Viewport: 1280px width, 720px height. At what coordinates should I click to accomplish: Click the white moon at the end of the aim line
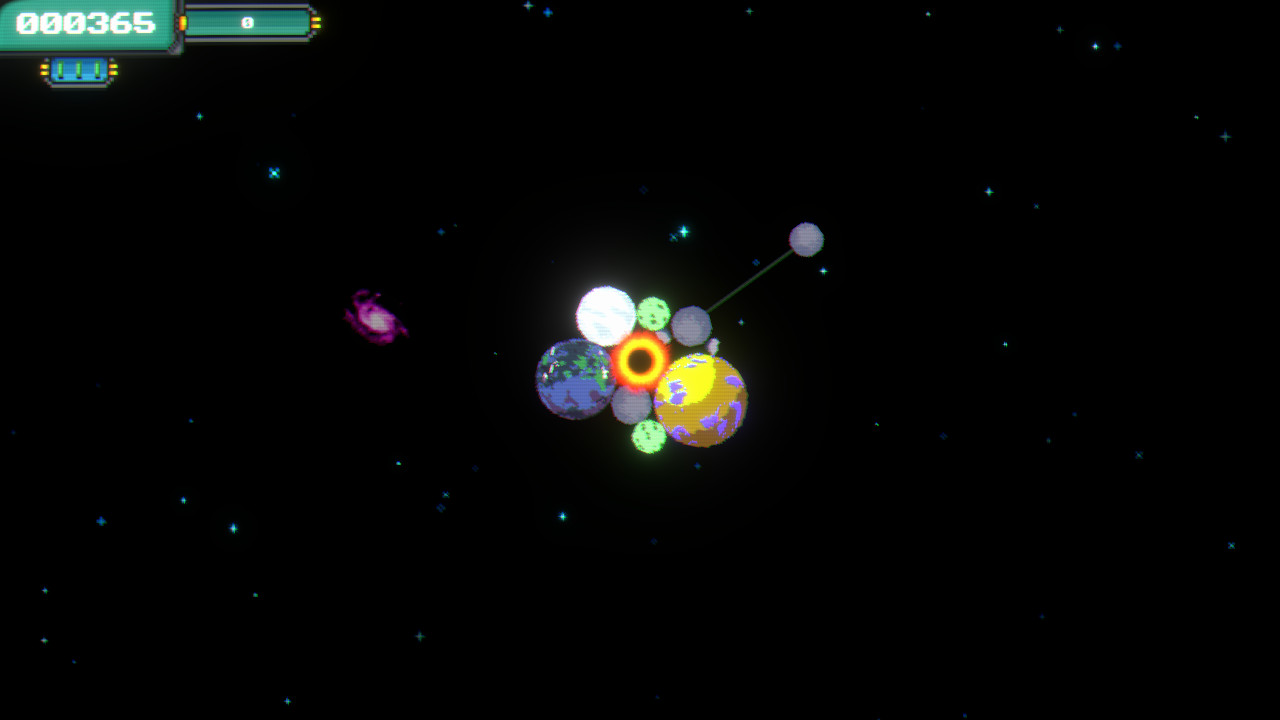point(806,239)
